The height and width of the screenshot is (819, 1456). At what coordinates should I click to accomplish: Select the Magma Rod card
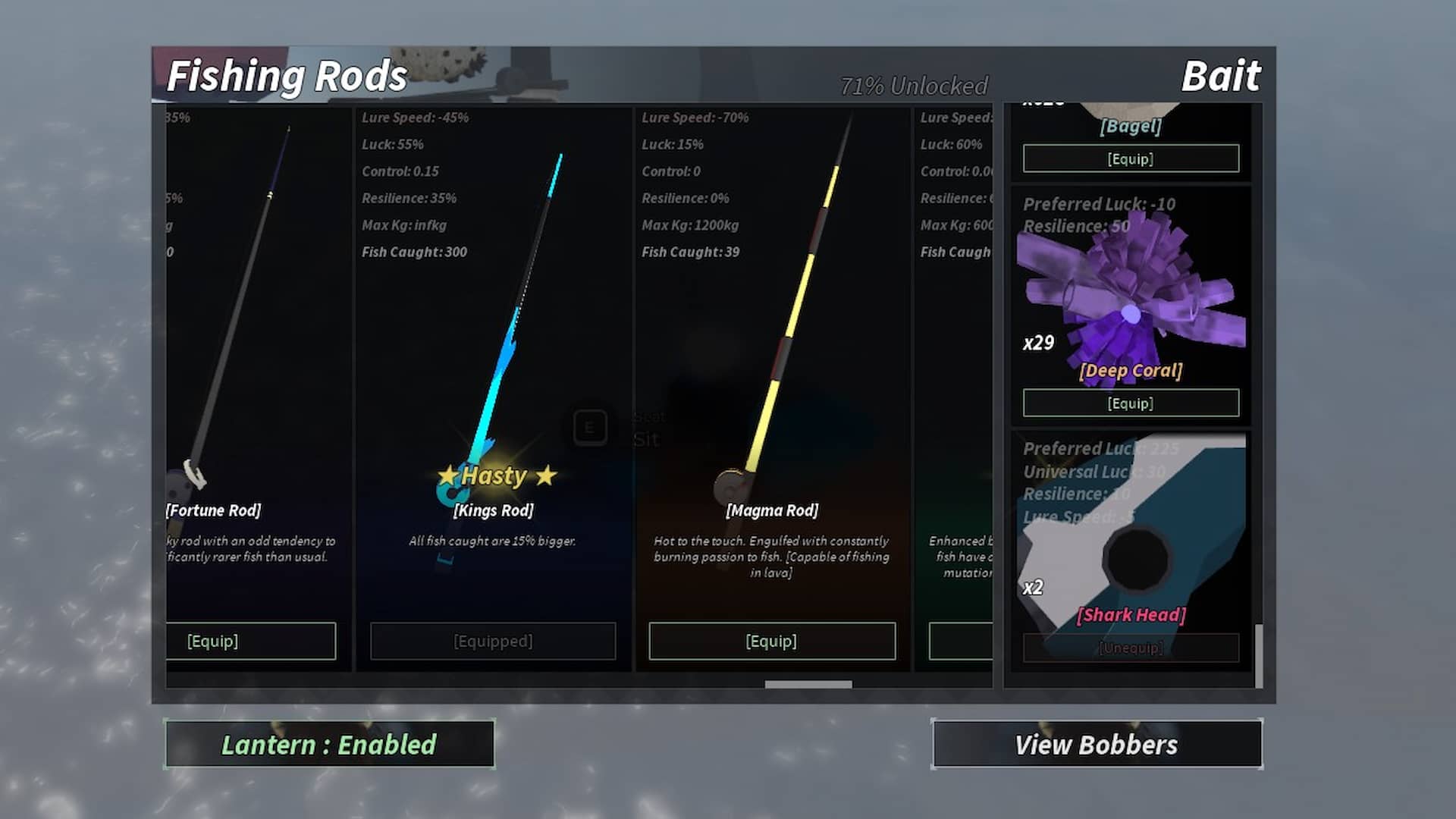(x=772, y=341)
